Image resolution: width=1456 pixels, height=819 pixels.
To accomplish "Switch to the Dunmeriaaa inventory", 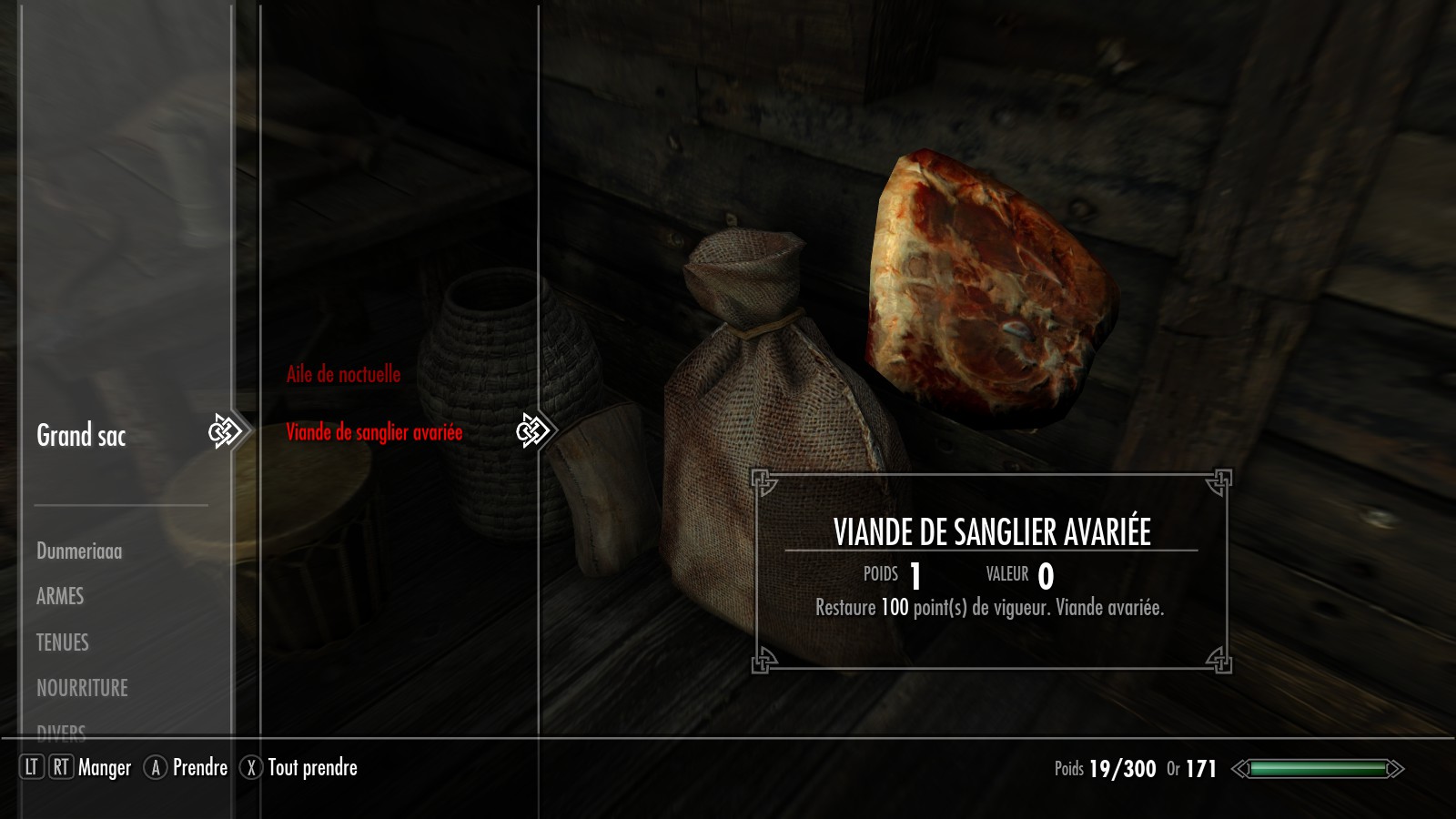I will 79,551.
